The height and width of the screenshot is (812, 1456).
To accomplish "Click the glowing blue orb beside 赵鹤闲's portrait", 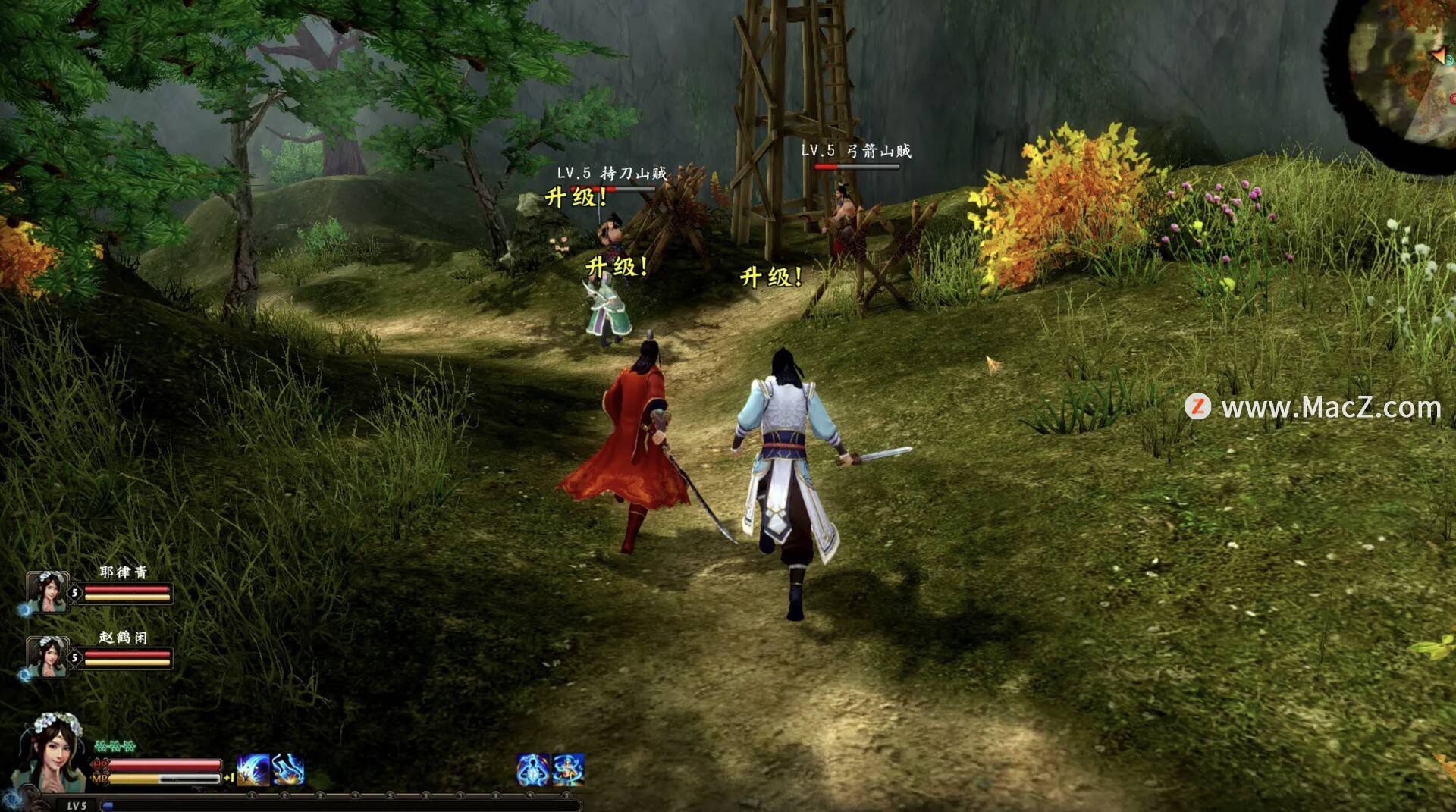I will click(25, 675).
